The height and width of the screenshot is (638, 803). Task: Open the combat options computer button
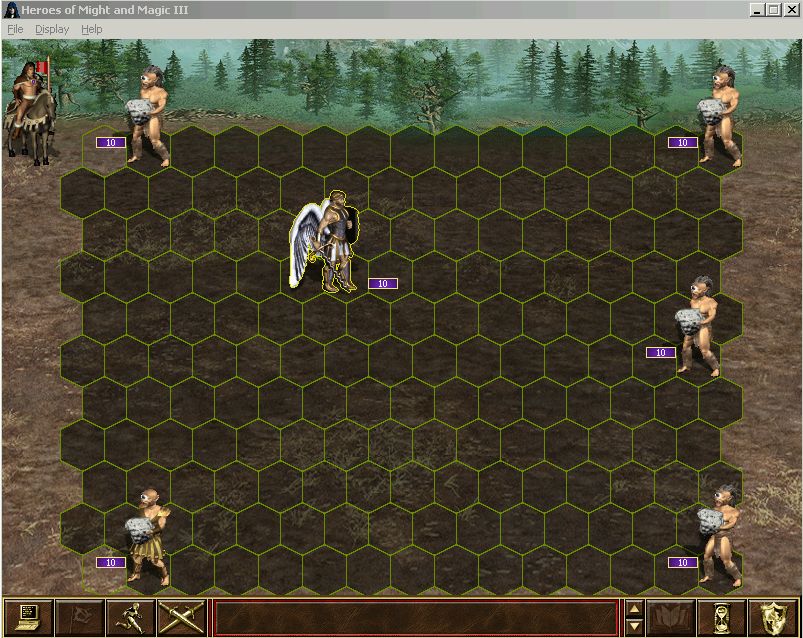pyautogui.click(x=27, y=617)
